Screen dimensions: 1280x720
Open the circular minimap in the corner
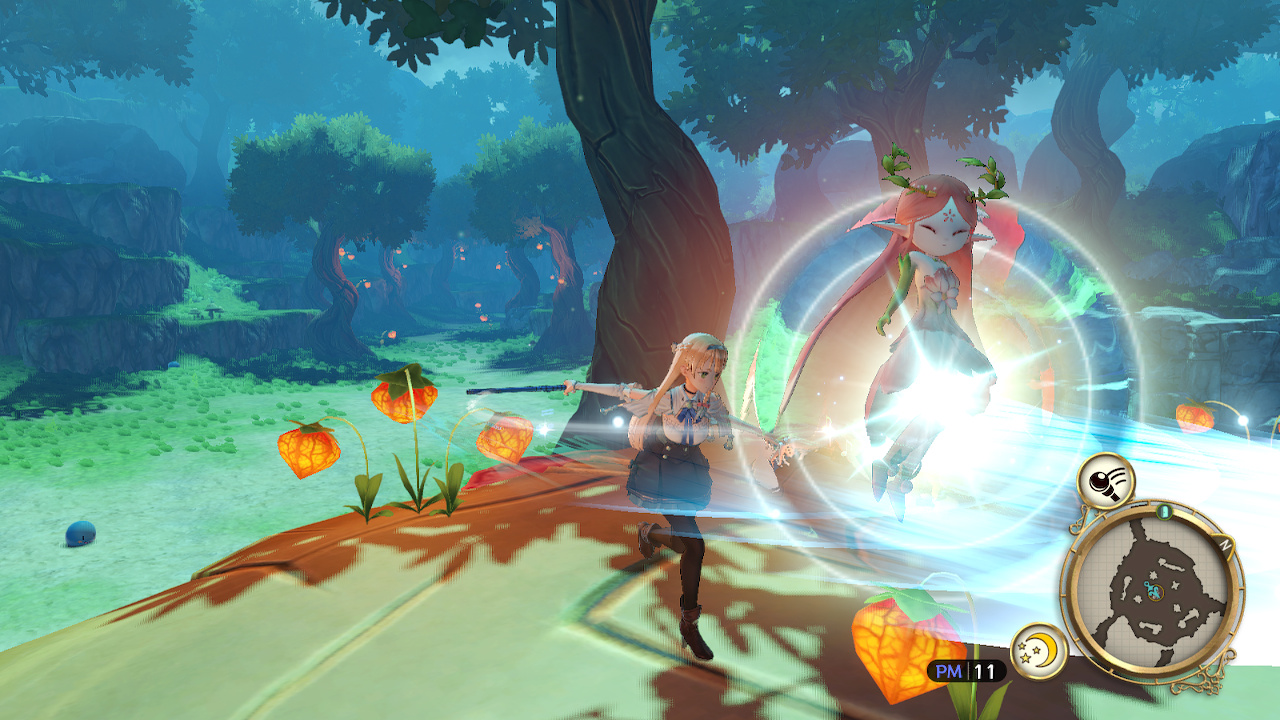tap(1155, 590)
